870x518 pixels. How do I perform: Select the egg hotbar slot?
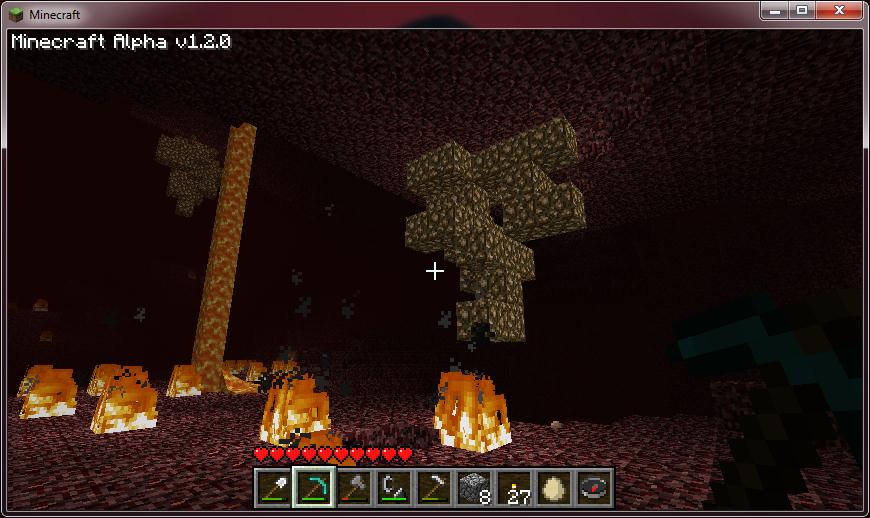point(553,487)
